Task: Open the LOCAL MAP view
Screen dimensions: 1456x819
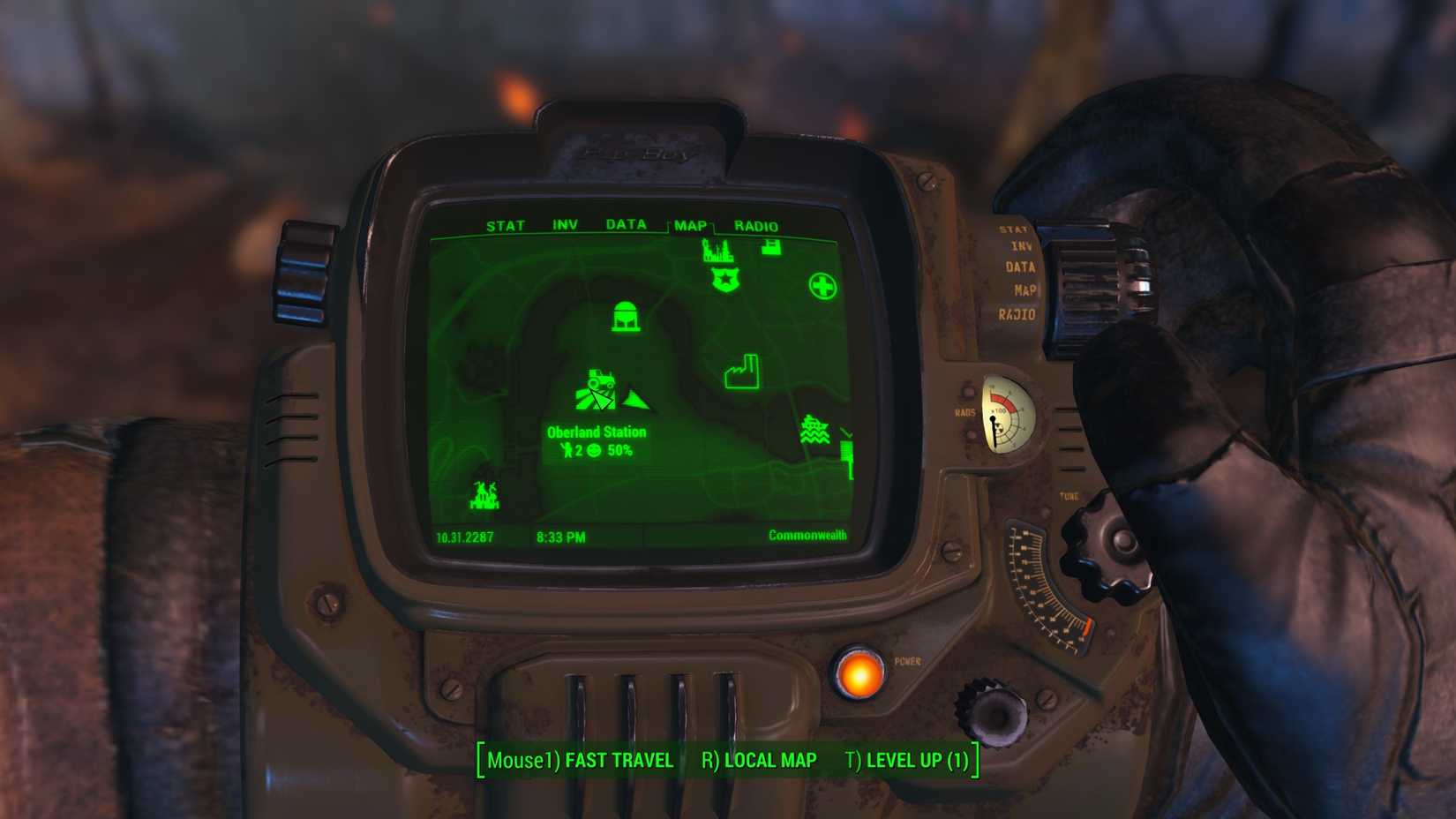Action: click(768, 760)
